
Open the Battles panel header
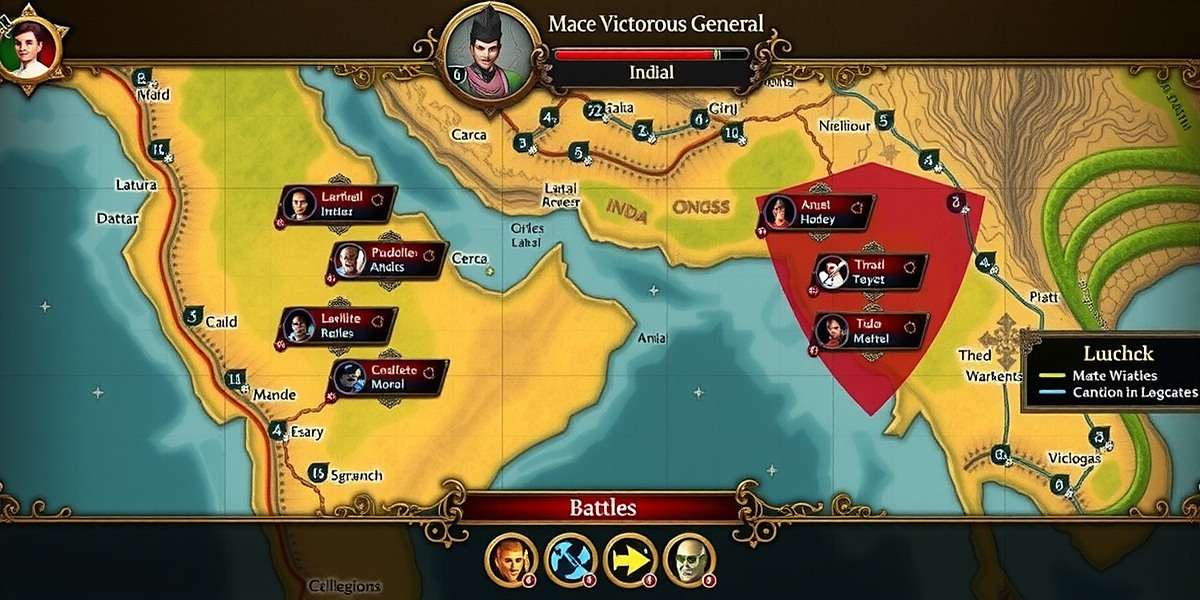click(602, 507)
